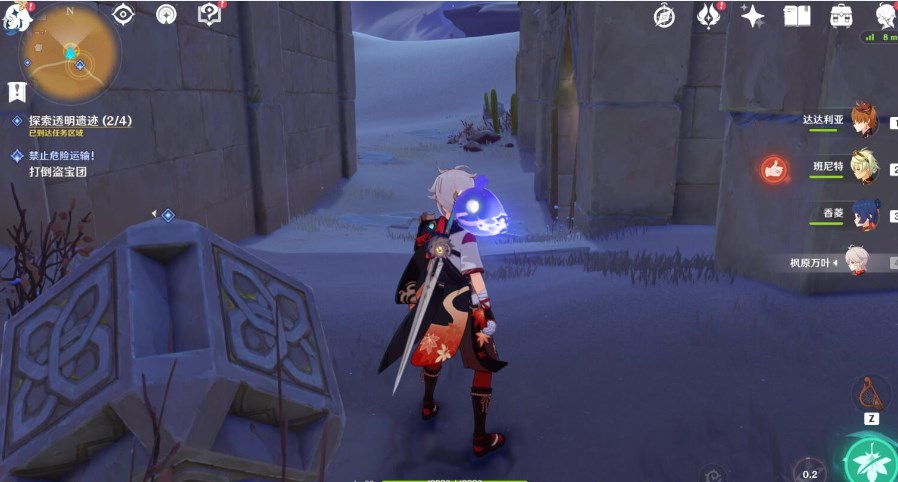The height and width of the screenshot is (482, 898).
Task: Open the compass events icon
Action: tap(664, 15)
